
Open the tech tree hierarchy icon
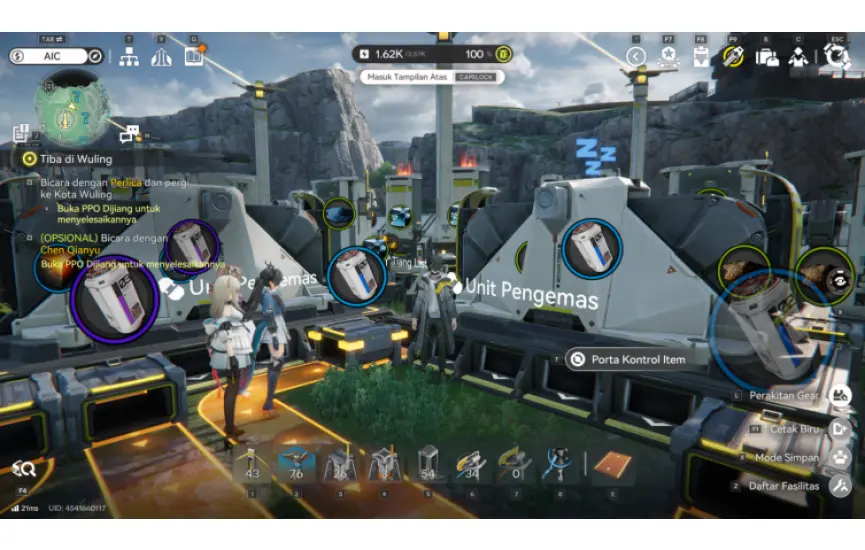click(129, 56)
